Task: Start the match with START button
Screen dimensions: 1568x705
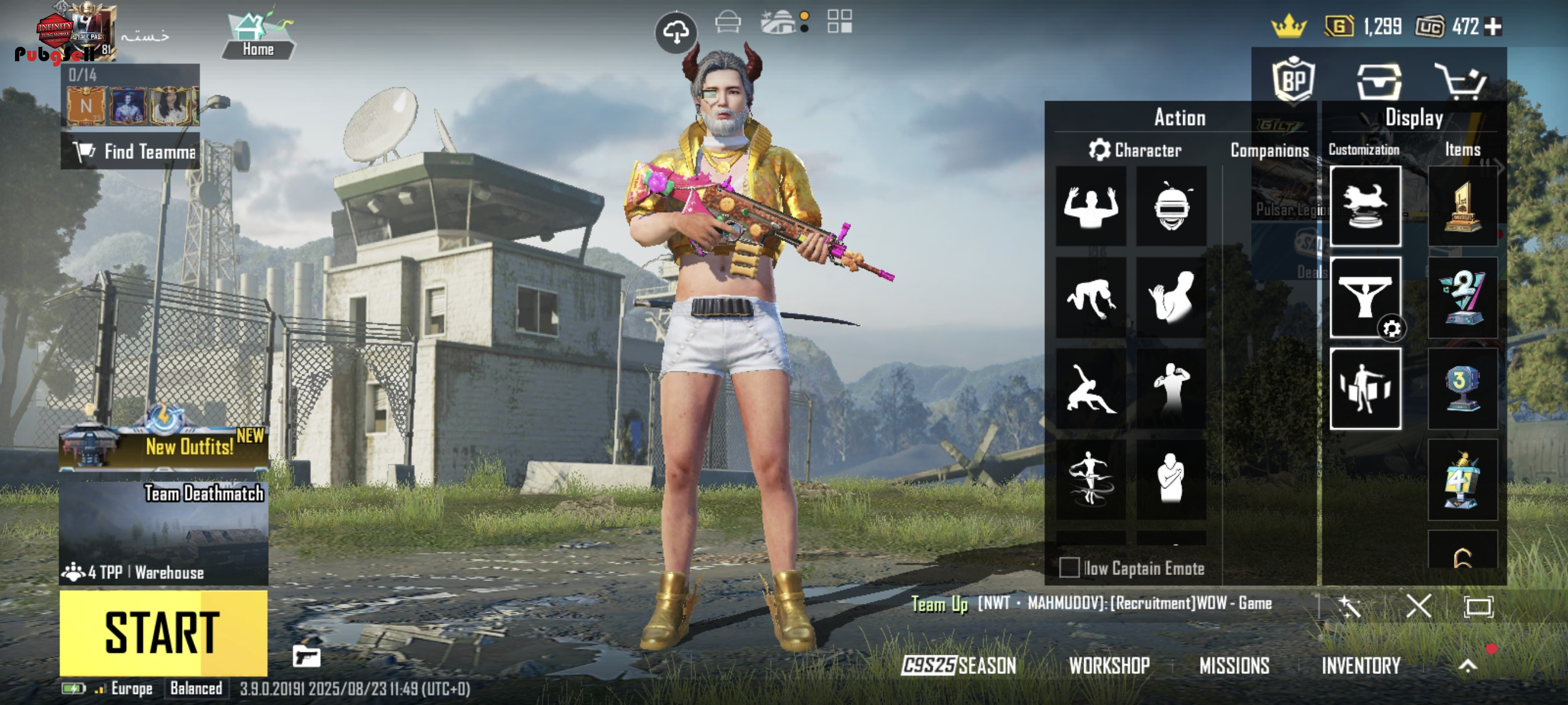Action: [x=163, y=633]
